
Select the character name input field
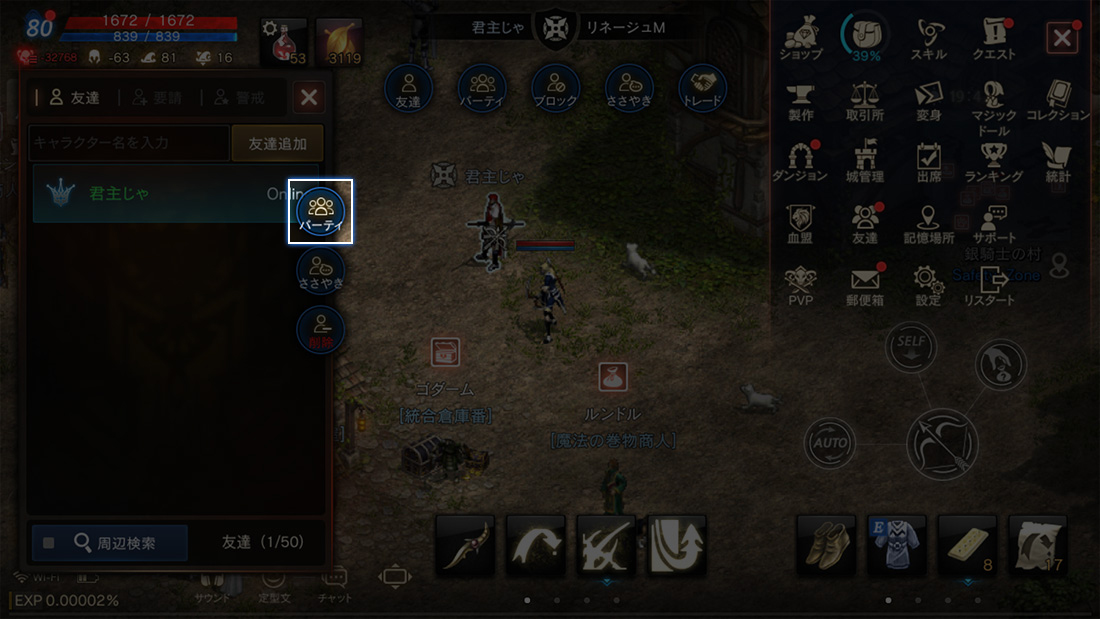point(129,143)
